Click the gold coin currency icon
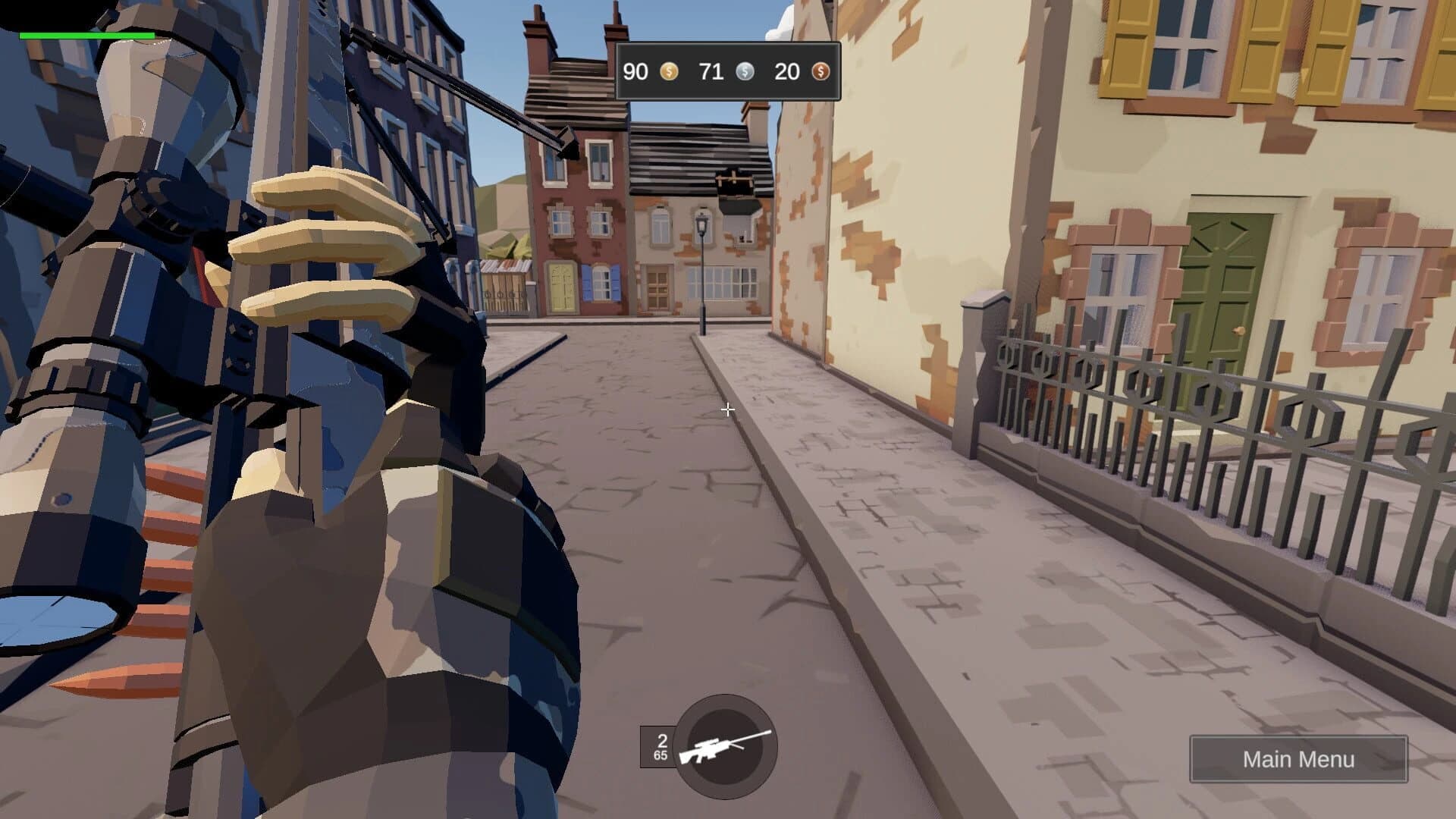 (x=668, y=72)
